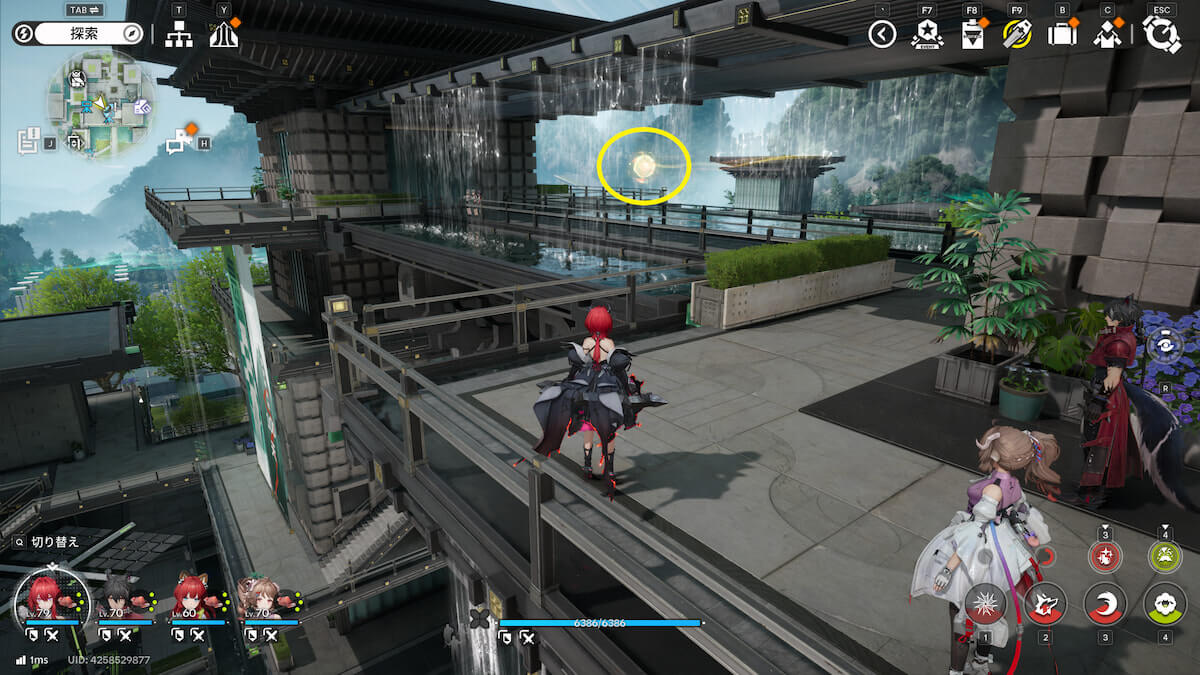1200x675 pixels.
Task: Open the chat speech bubbles icon
Action: click(179, 141)
